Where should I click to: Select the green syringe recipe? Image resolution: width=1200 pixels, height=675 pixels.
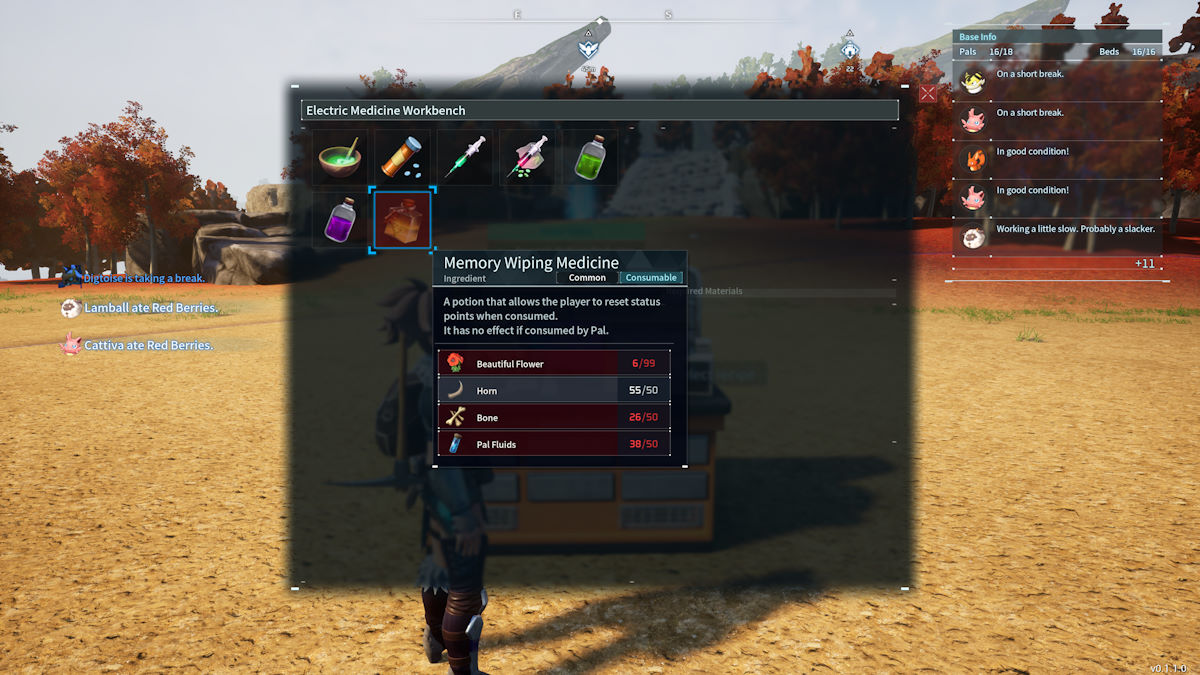pyautogui.click(x=465, y=158)
